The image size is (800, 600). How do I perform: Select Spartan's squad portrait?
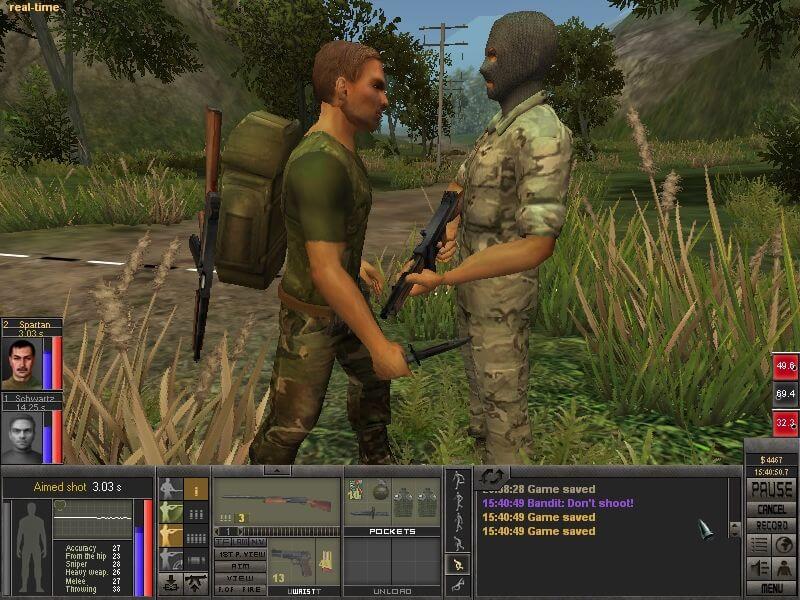click(x=21, y=364)
